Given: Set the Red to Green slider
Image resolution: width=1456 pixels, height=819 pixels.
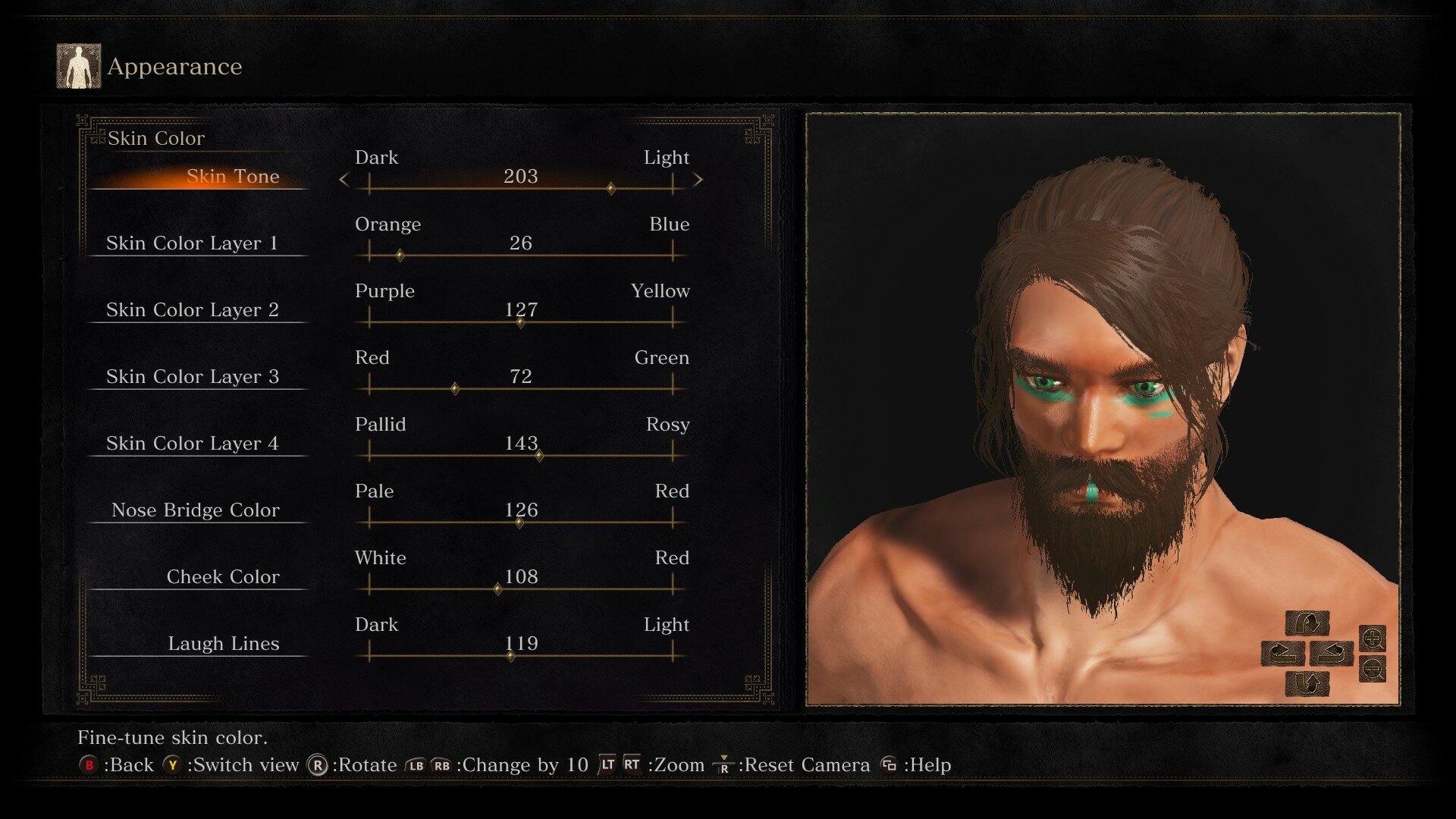Looking at the screenshot, I should click(x=520, y=389).
